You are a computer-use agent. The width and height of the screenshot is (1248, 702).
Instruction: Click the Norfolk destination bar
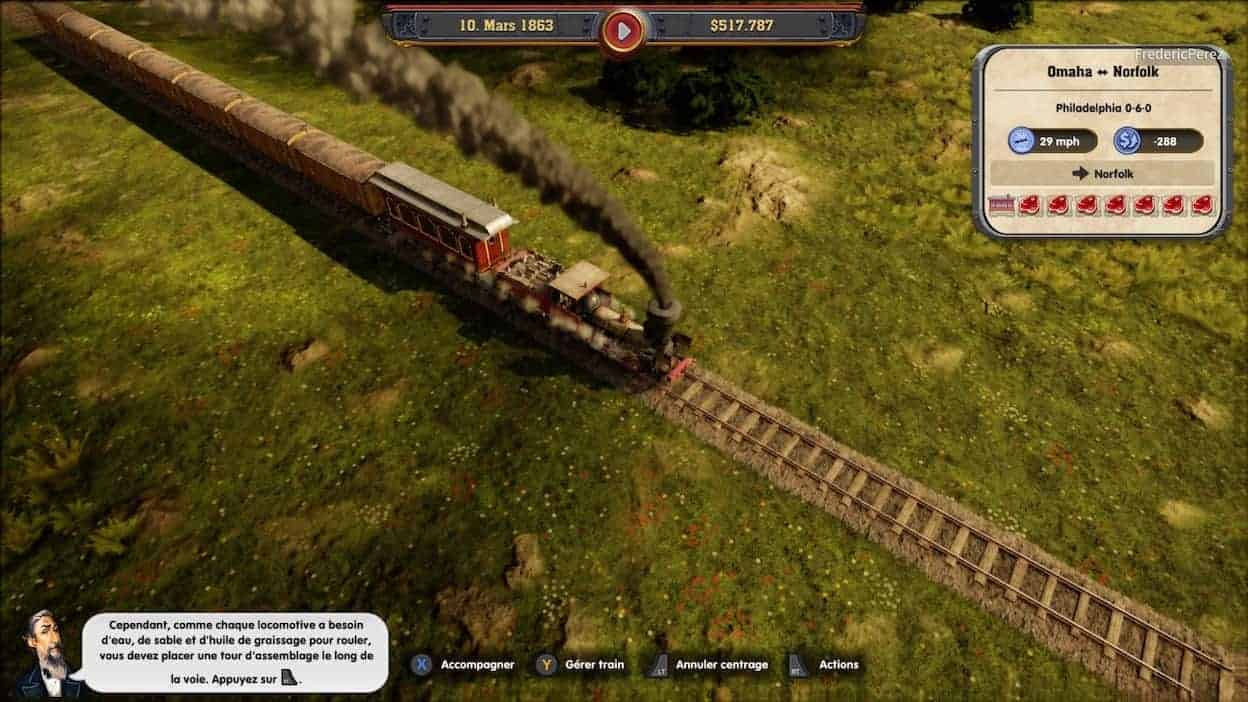pos(1102,173)
